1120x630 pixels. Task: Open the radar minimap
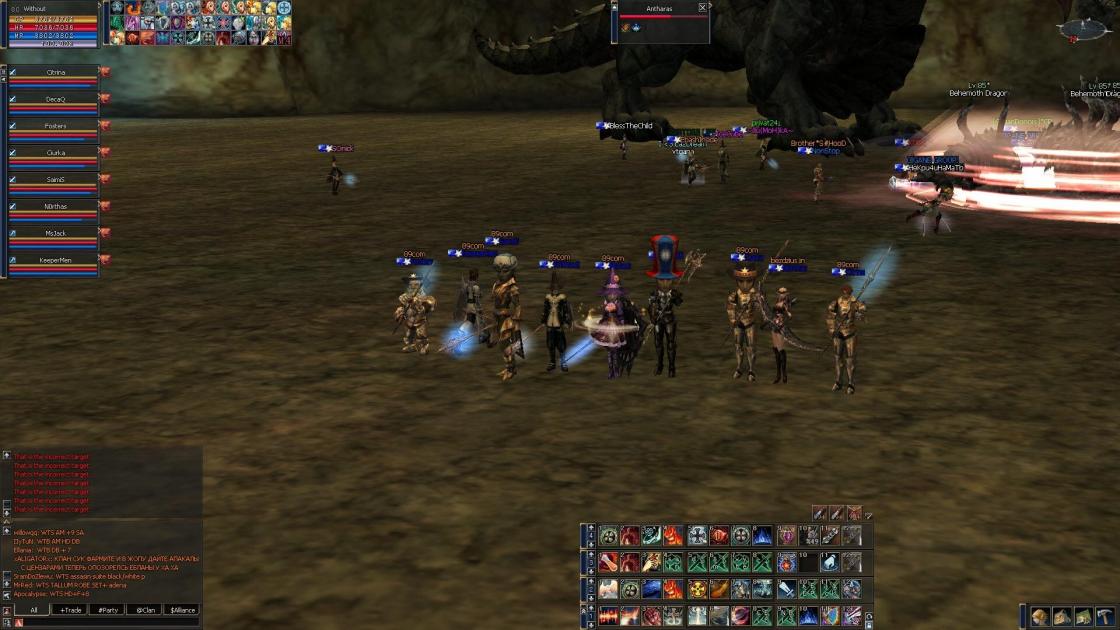(1086, 27)
